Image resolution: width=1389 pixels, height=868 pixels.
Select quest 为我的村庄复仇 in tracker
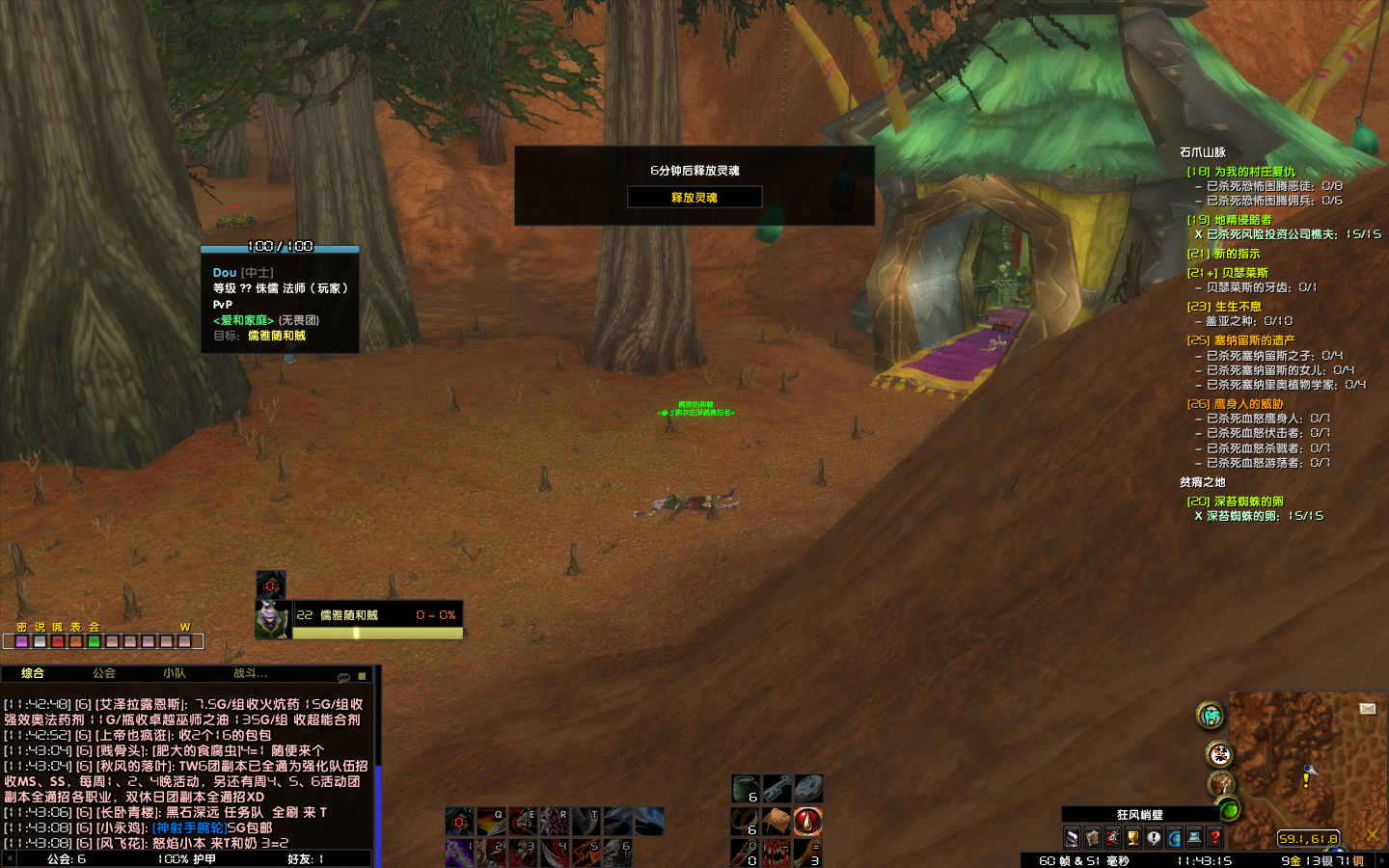click(x=1254, y=172)
